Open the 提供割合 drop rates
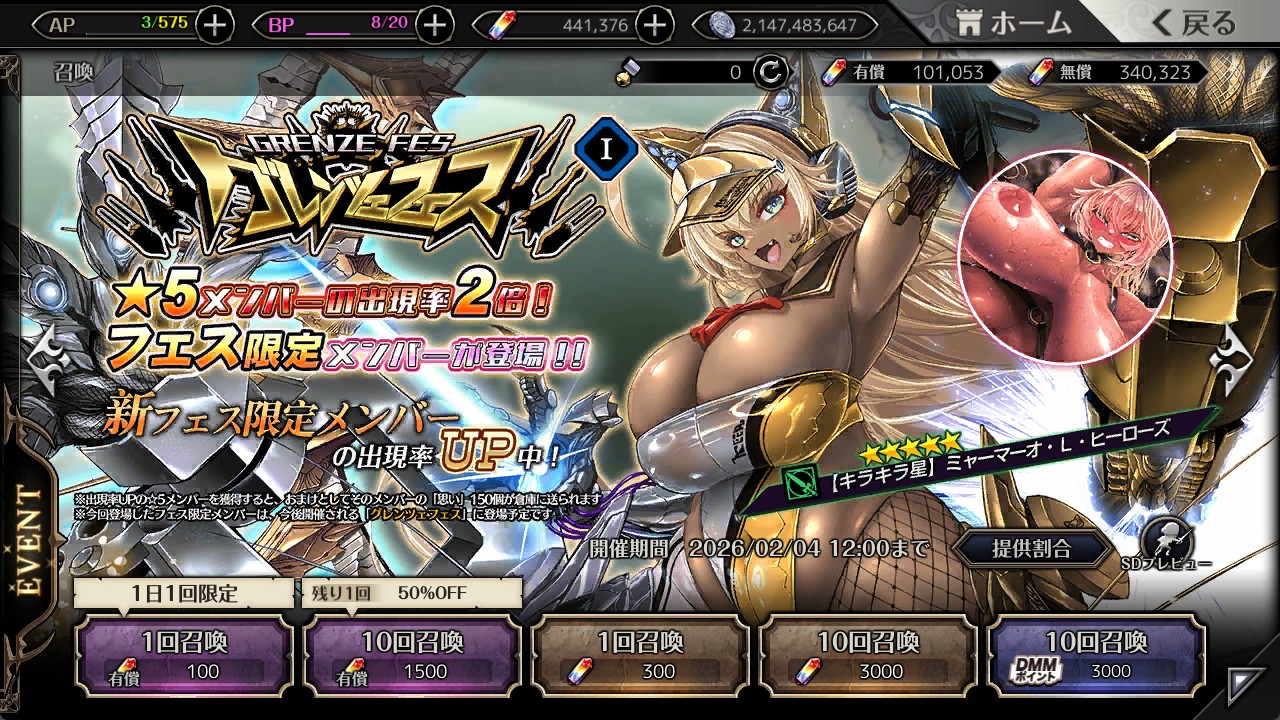Viewport: 1280px width, 720px height. 1031,548
